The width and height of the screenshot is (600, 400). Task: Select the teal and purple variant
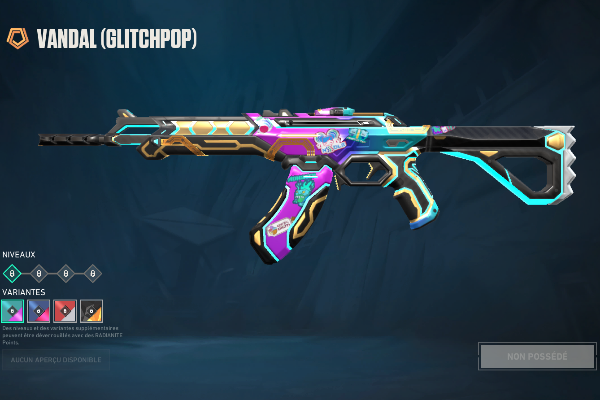point(13,311)
